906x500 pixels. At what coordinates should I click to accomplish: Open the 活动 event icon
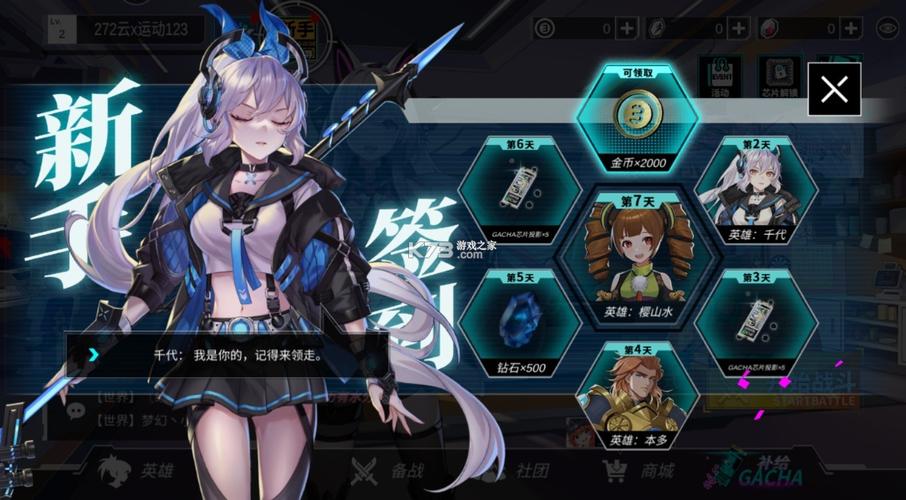pyautogui.click(x=720, y=76)
